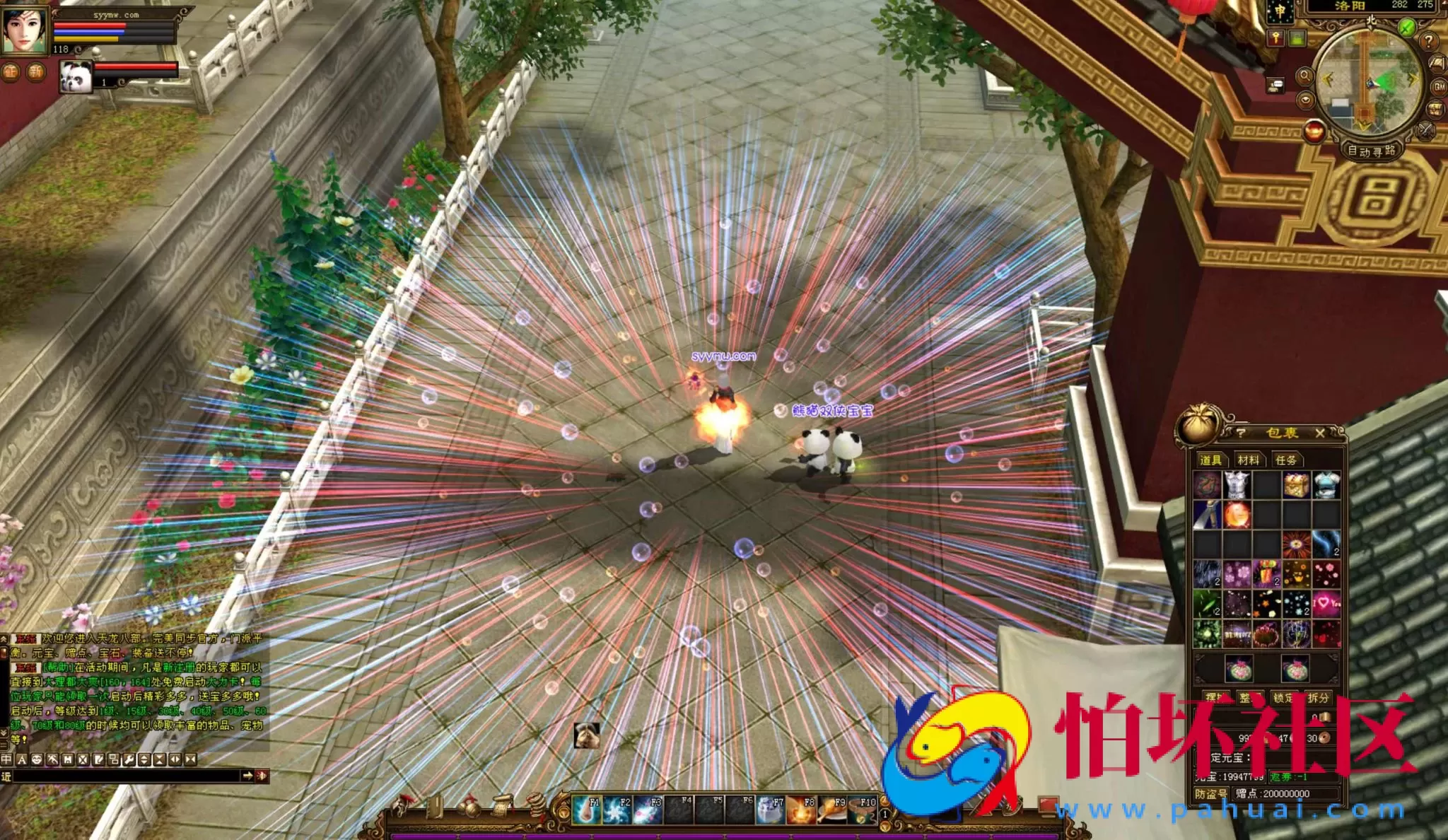Click the arrow beside the chat input field
Image resolution: width=1448 pixels, height=840 pixels.
tap(248, 775)
